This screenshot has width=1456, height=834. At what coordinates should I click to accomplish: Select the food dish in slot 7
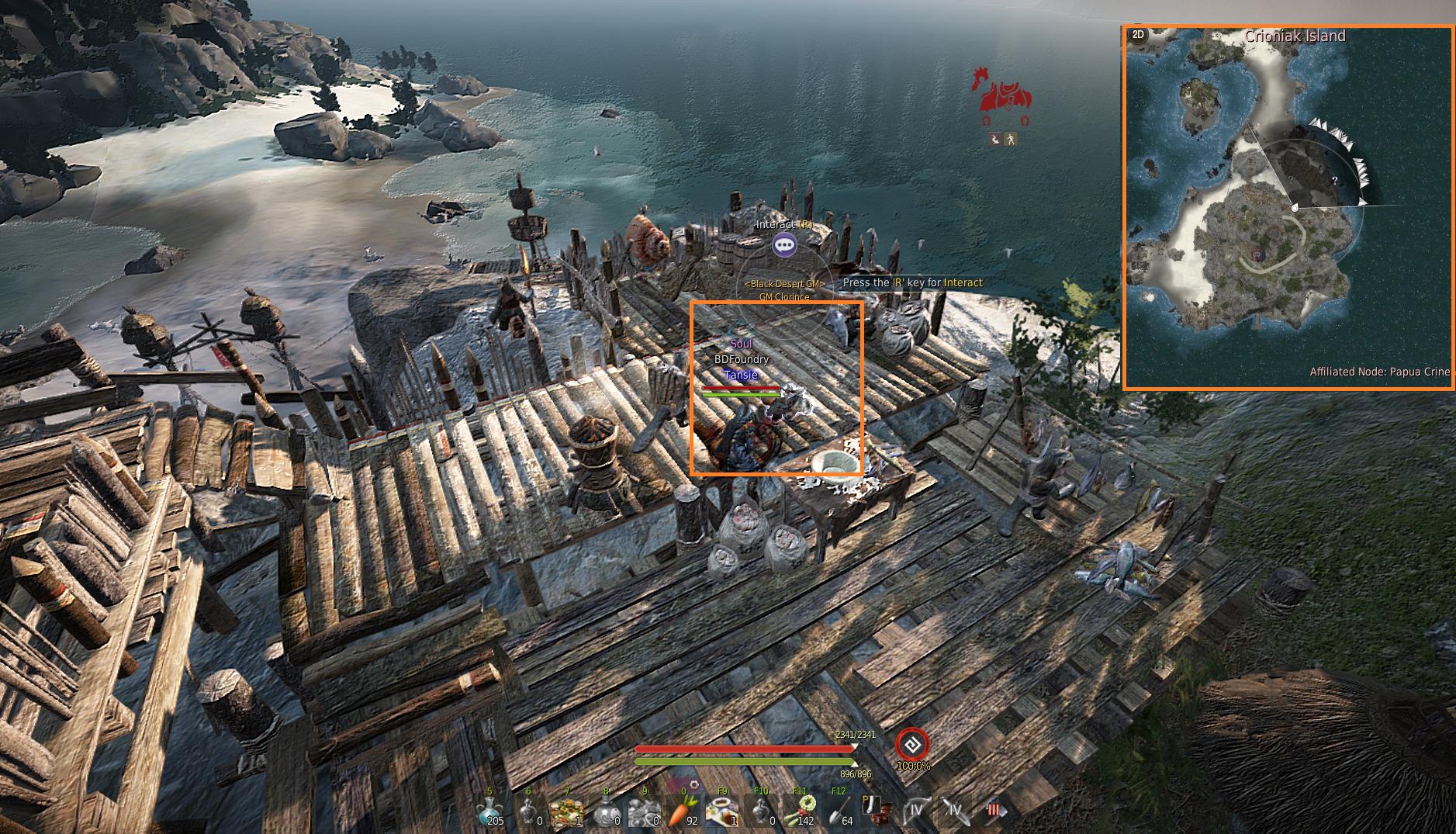click(x=567, y=812)
